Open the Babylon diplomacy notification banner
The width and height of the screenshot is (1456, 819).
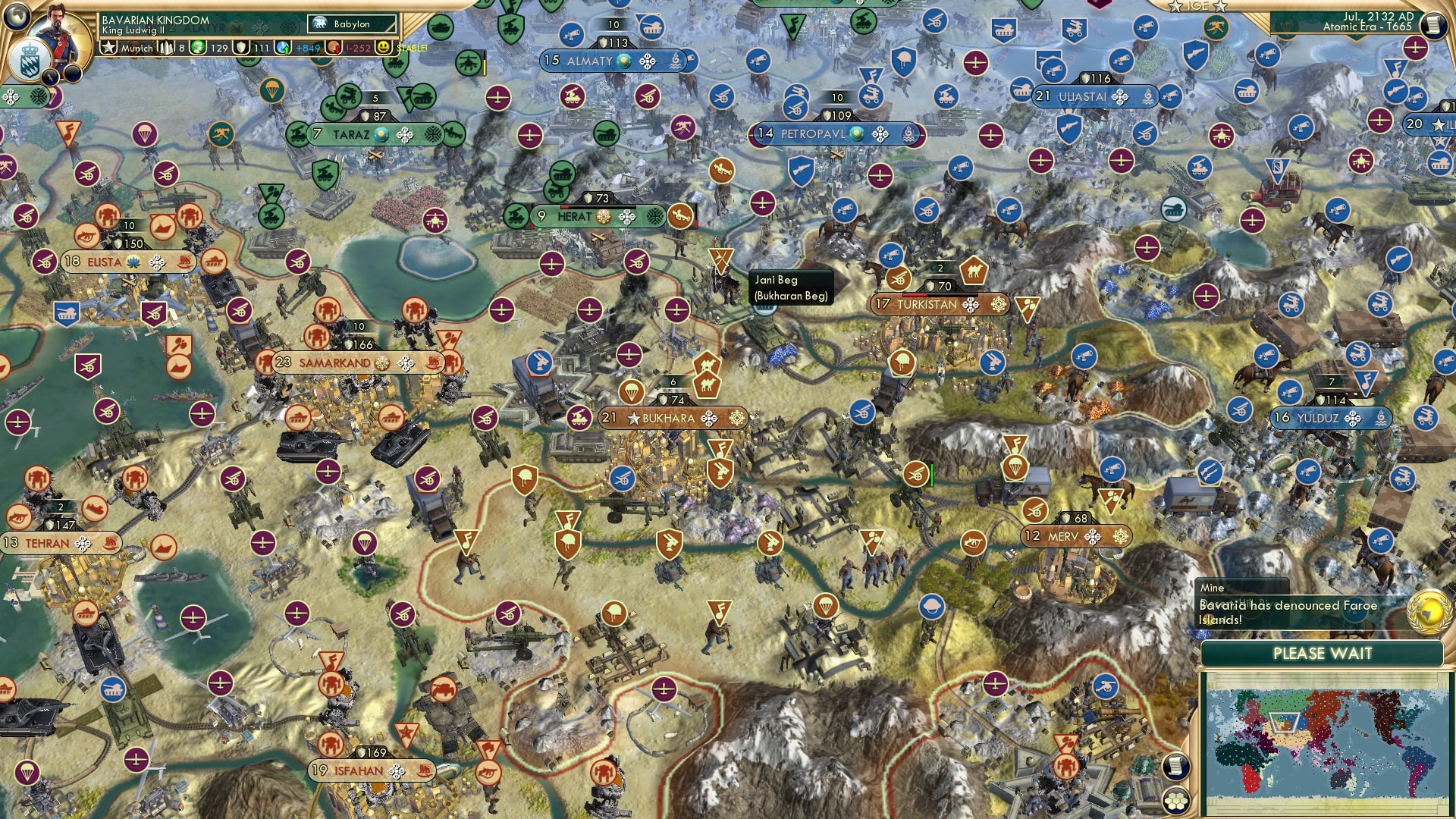coord(346,24)
